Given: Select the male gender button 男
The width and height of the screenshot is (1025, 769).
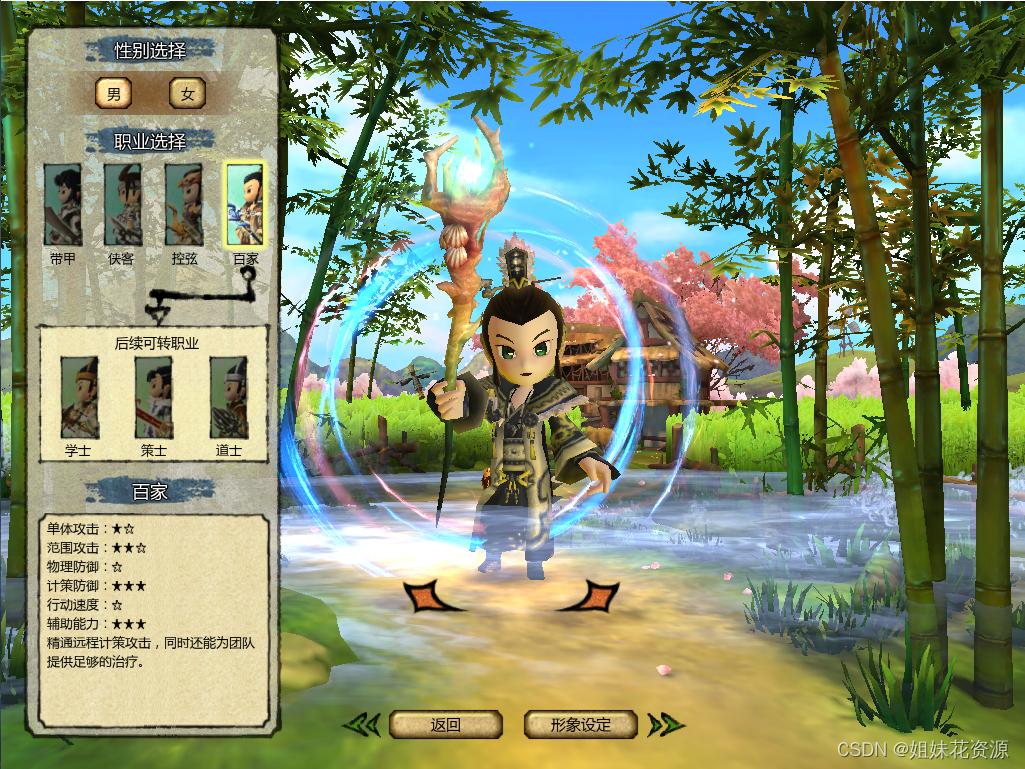Looking at the screenshot, I should point(113,94).
